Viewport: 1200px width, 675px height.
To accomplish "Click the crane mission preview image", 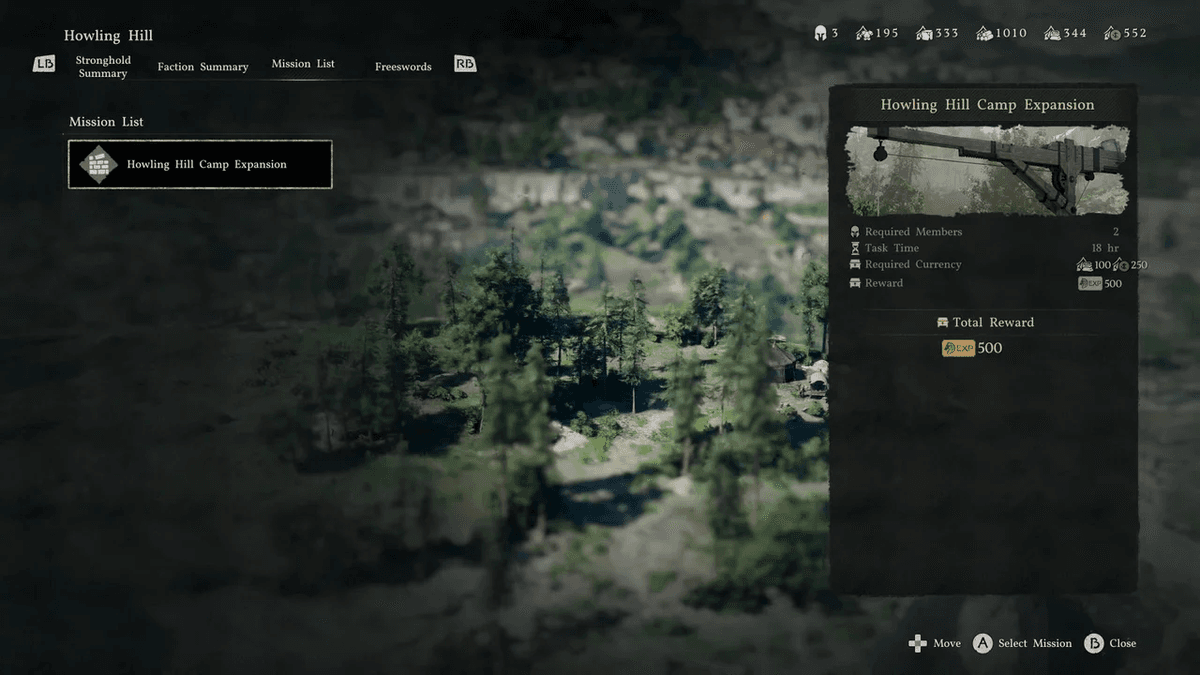I will (x=986, y=169).
